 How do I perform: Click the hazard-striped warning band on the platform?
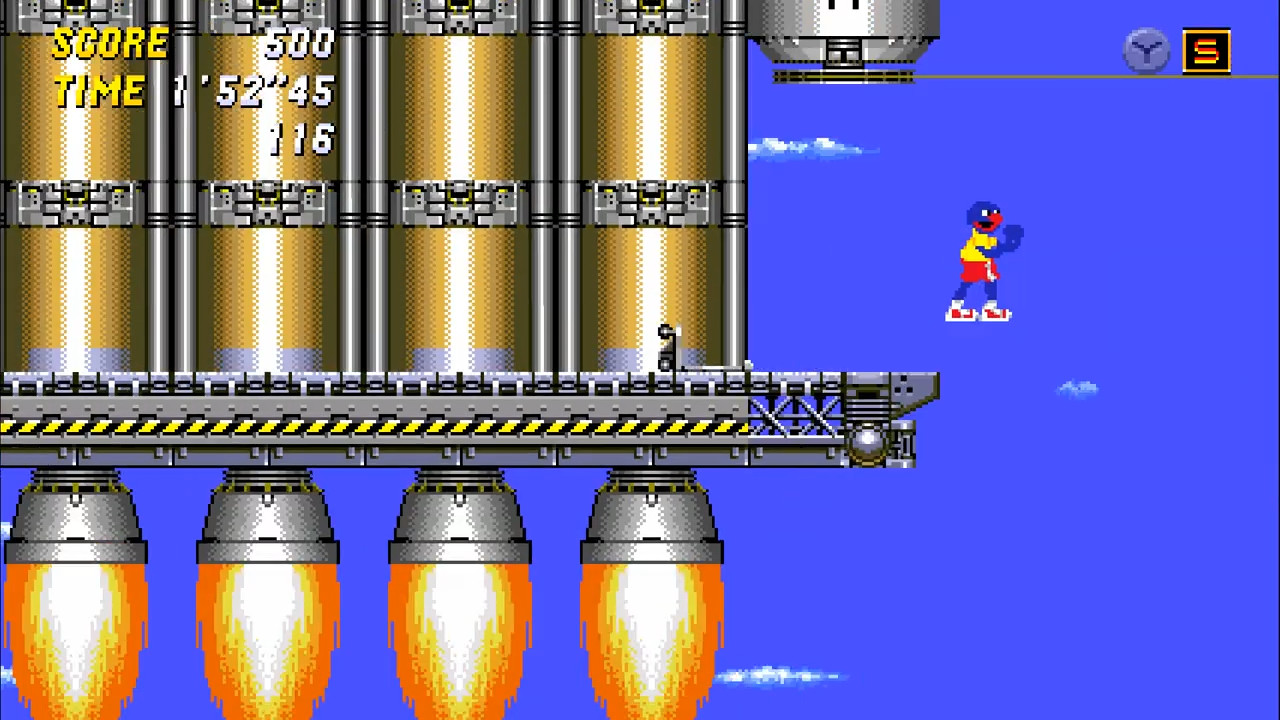click(x=300, y=428)
